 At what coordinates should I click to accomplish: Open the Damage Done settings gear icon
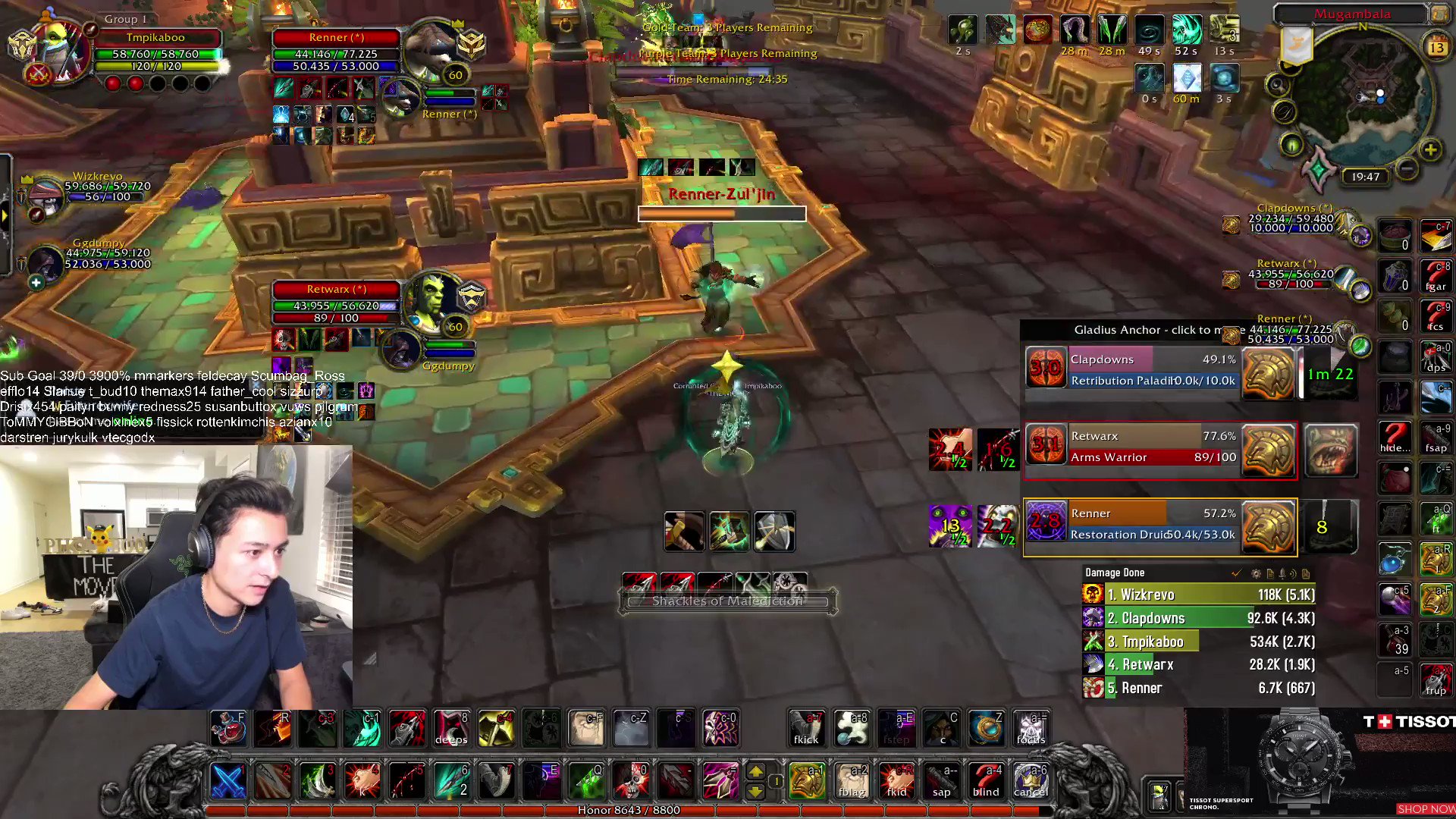(x=1255, y=573)
